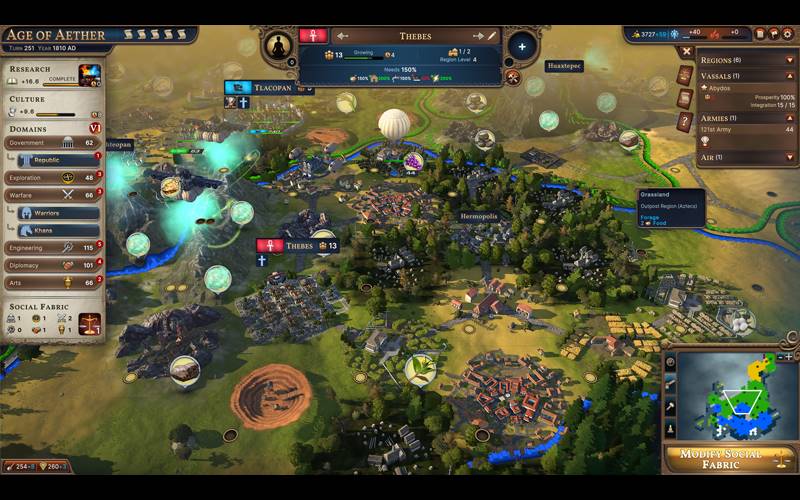The height and width of the screenshot is (500, 800).
Task: Click the Modify Social Fabric button
Action: tap(731, 459)
